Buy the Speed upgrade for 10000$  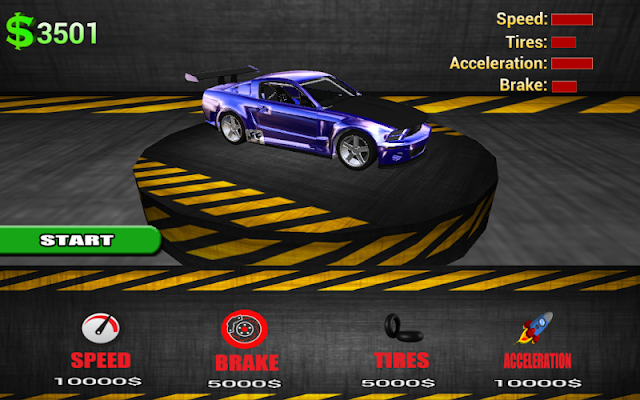98,347
